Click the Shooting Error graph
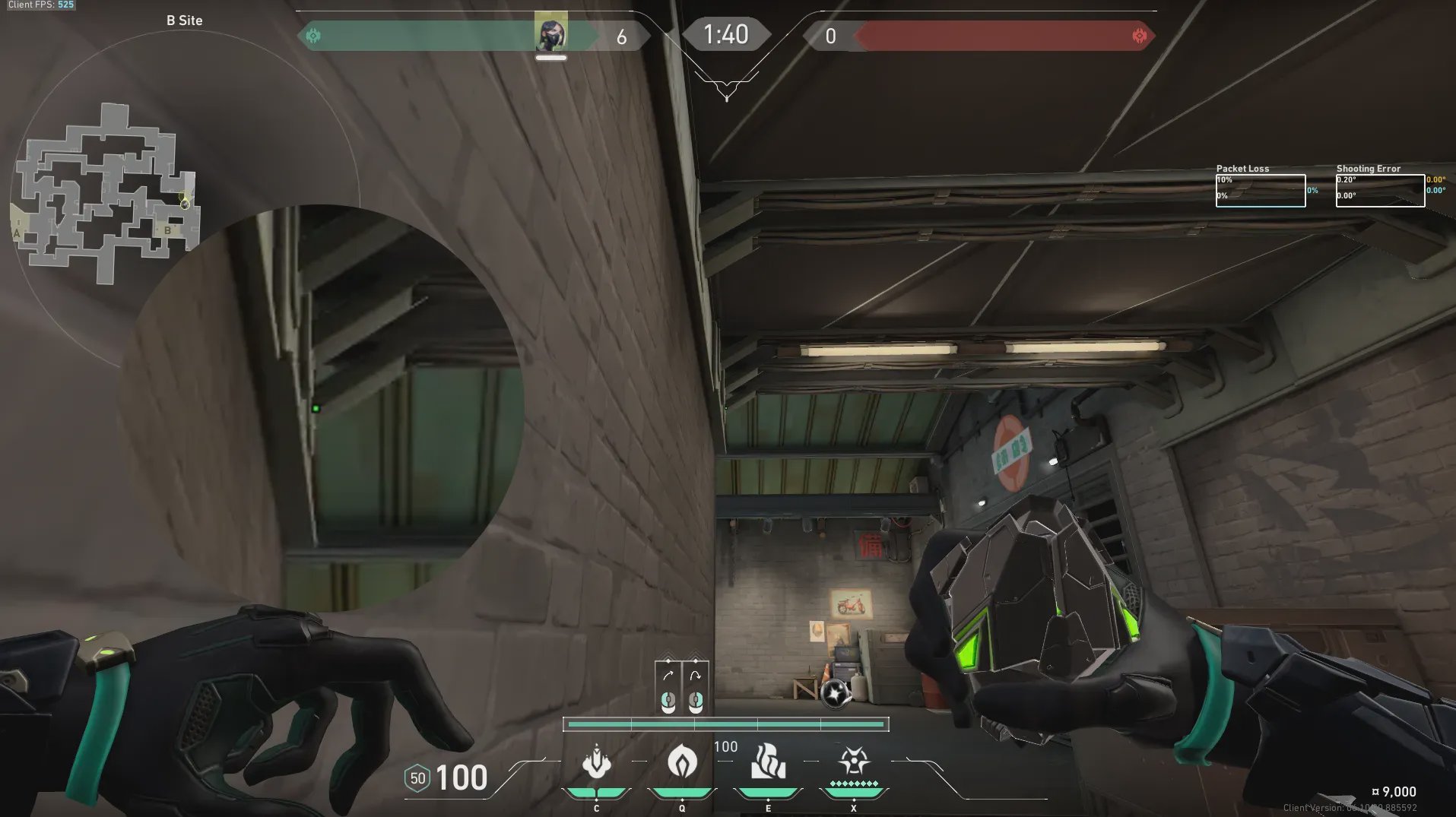The height and width of the screenshot is (817, 1456). tap(1380, 190)
